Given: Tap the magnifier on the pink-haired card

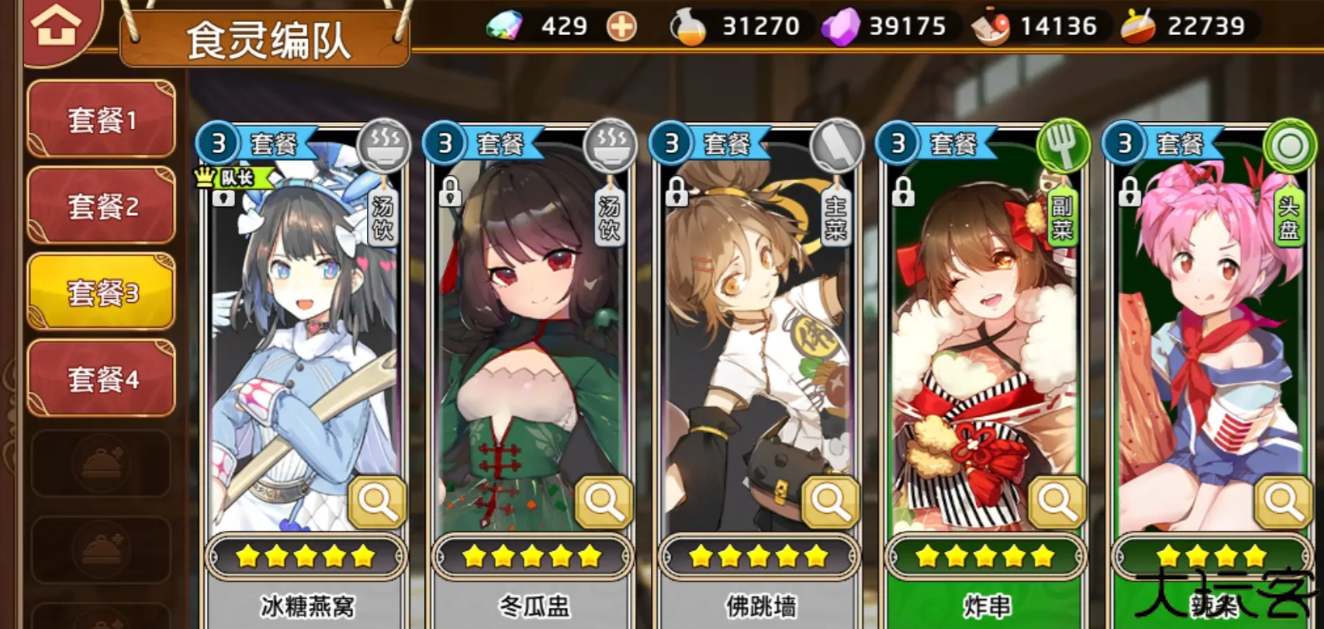Looking at the screenshot, I should click(x=1283, y=502).
